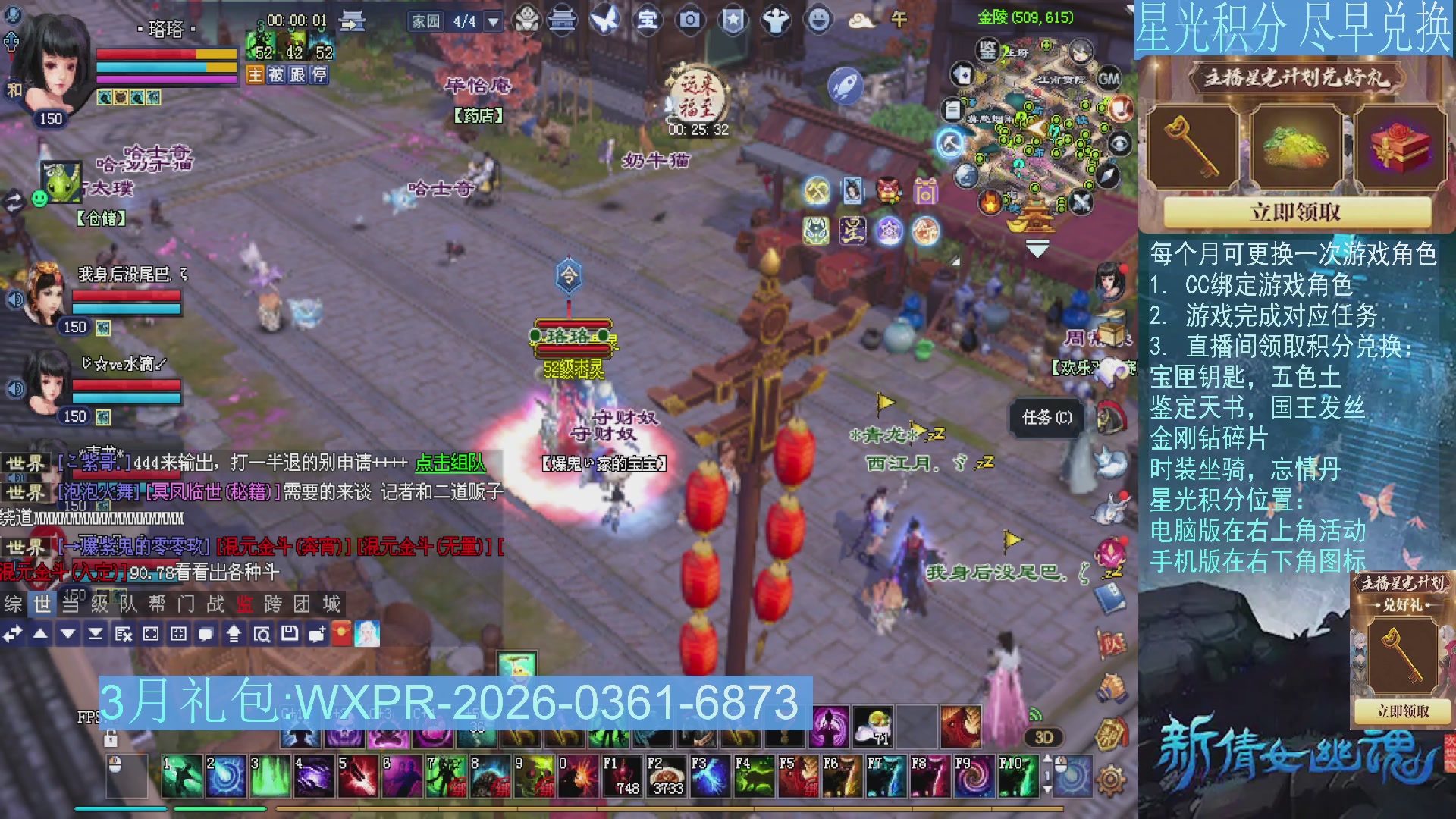
Task: Toggle the 3D view button above skill bar
Action: [x=1044, y=736]
